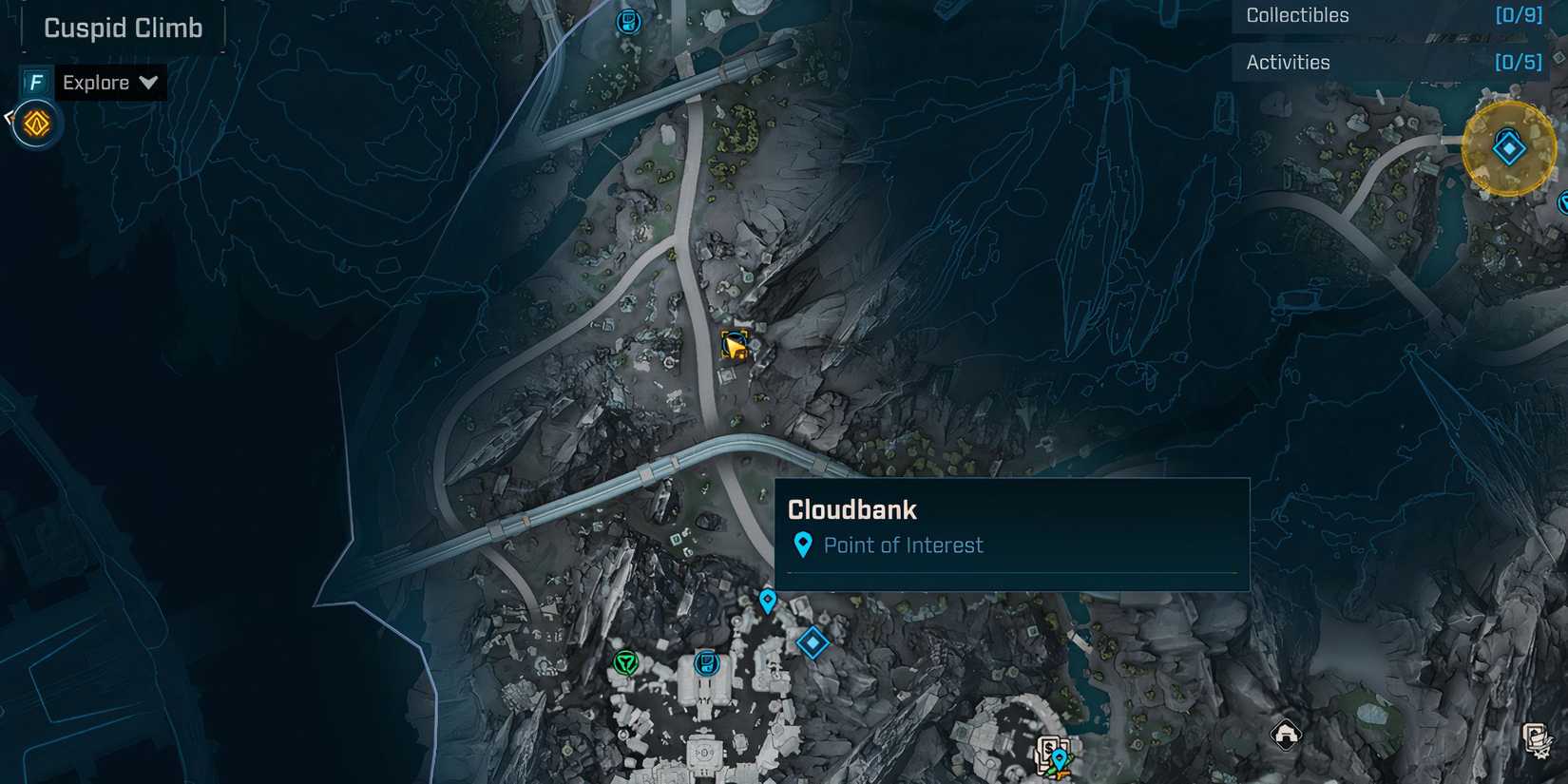This screenshot has height=784, width=1568.
Task: Select the player marker diamond in the upper left
Action: [35, 123]
